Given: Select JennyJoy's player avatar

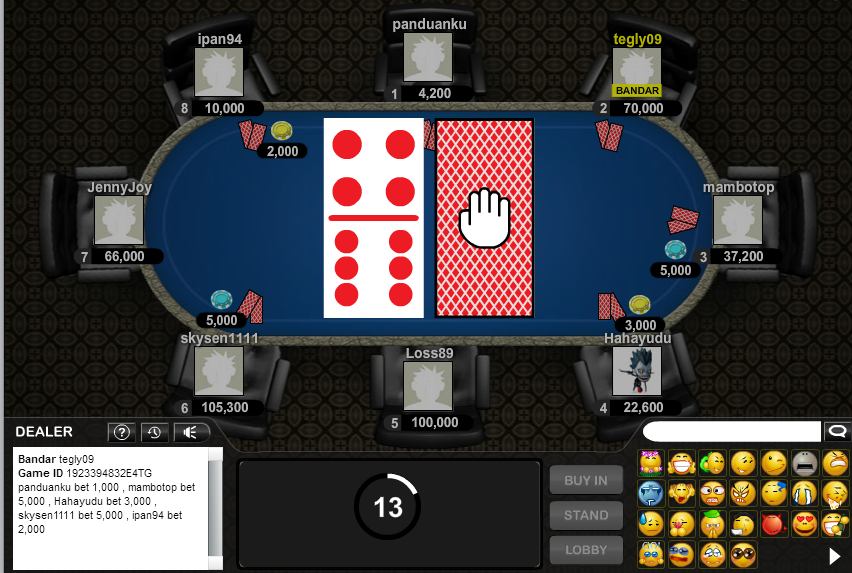Looking at the screenshot, I should tap(119, 220).
